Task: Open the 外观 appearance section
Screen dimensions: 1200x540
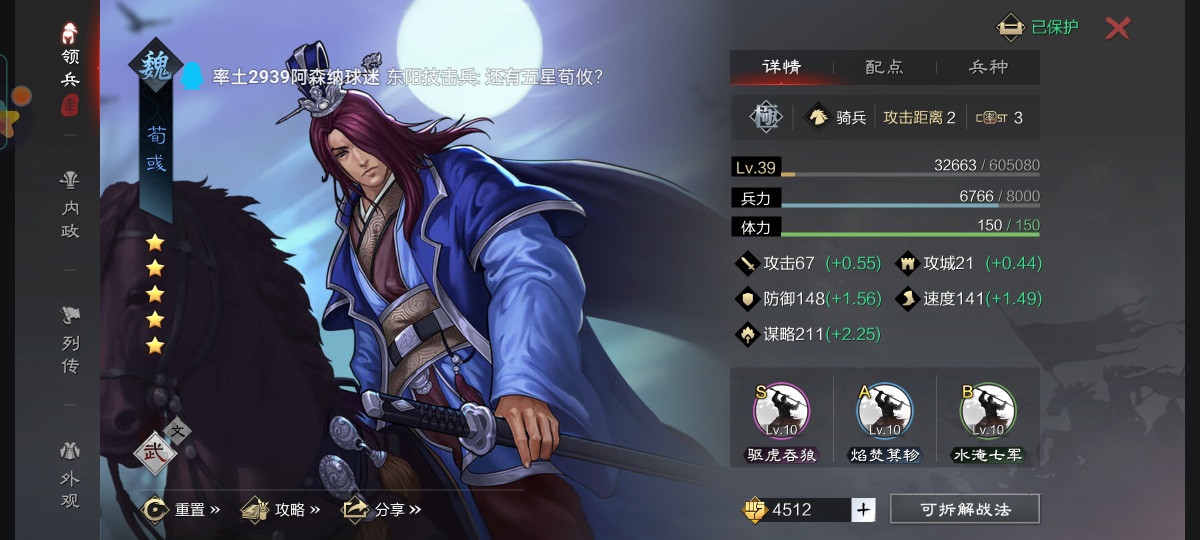Action: [x=69, y=476]
